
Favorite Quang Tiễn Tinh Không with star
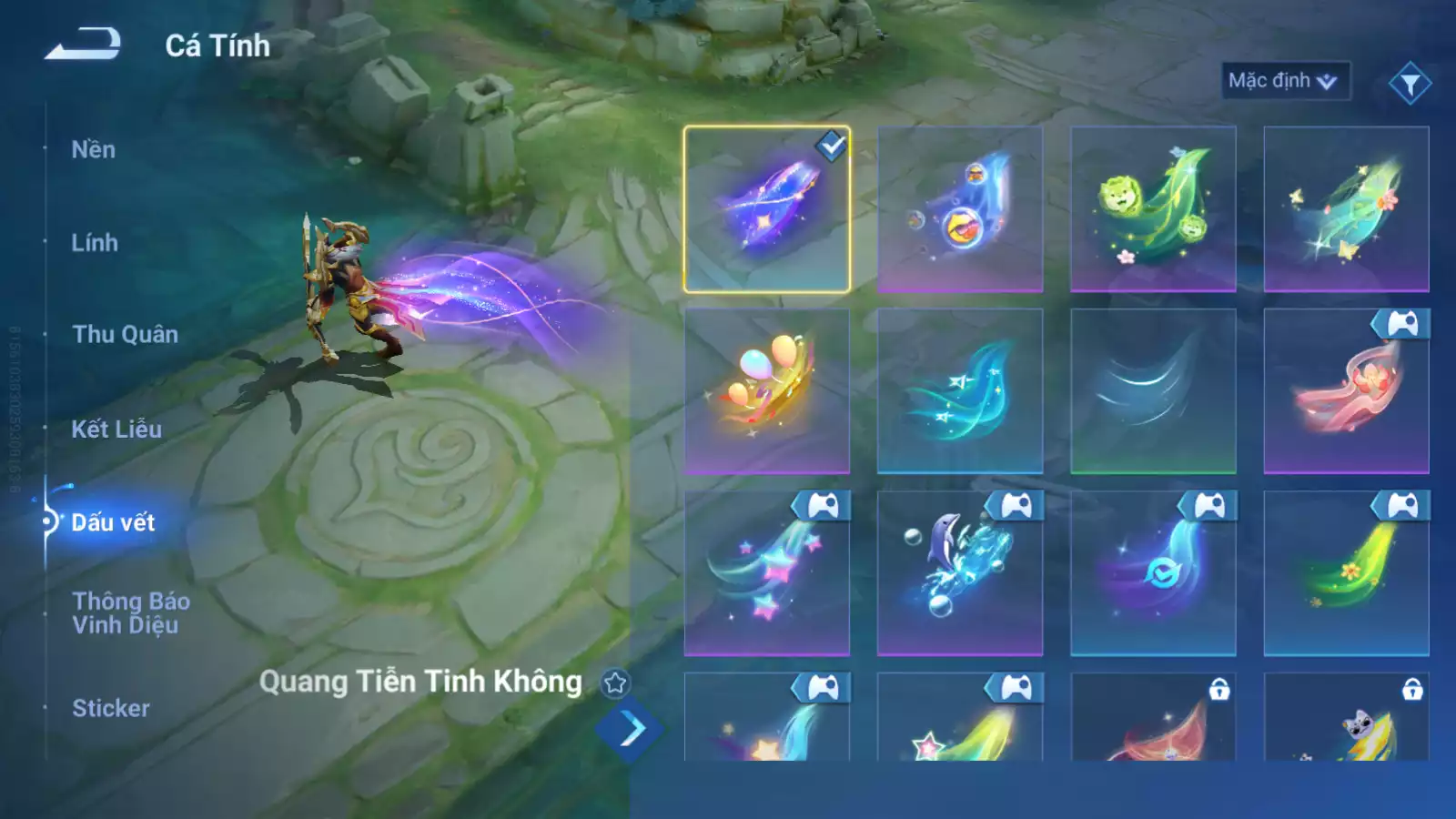tap(615, 682)
